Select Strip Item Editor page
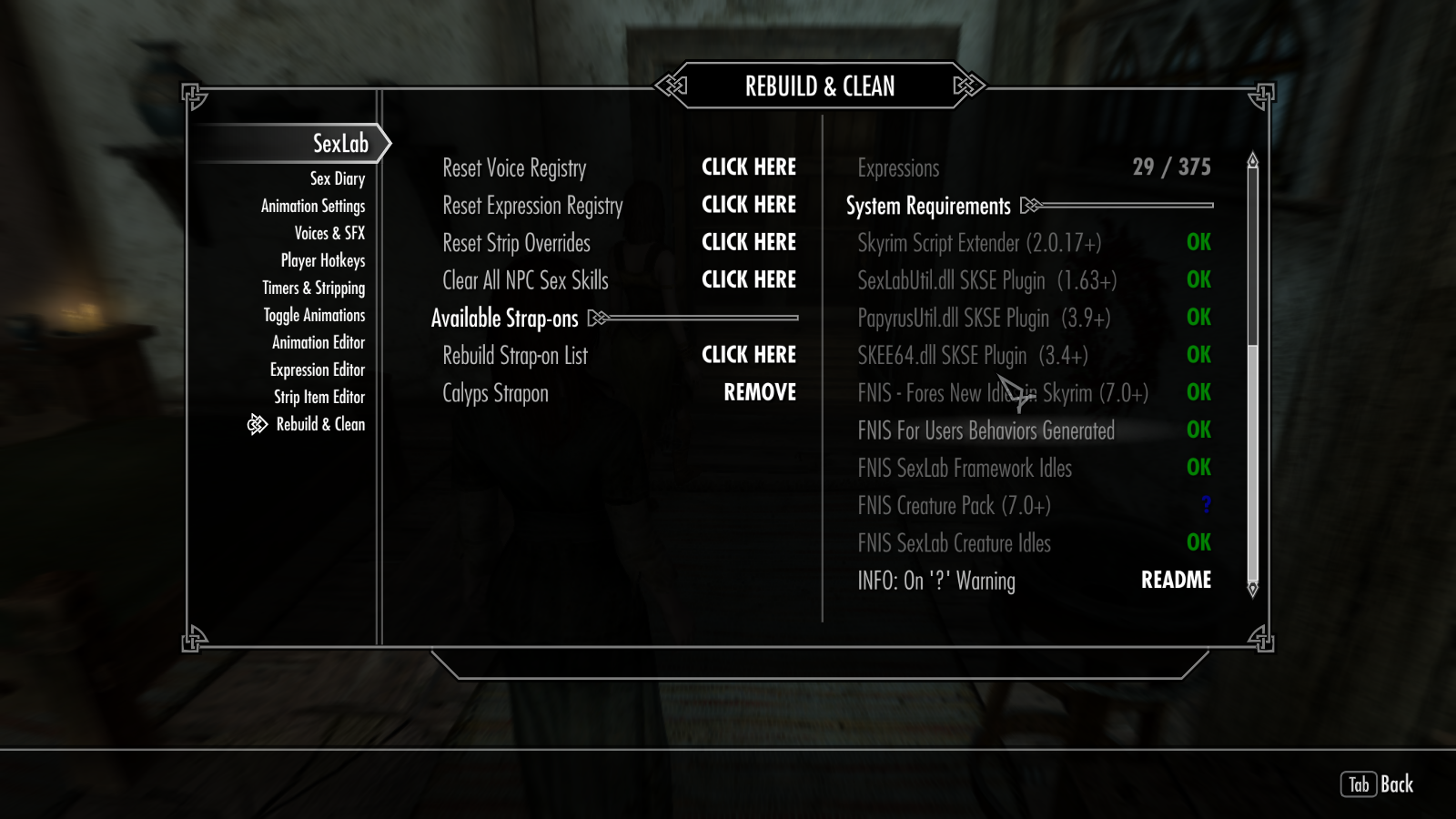Viewport: 1456px width, 819px height. coord(319,398)
